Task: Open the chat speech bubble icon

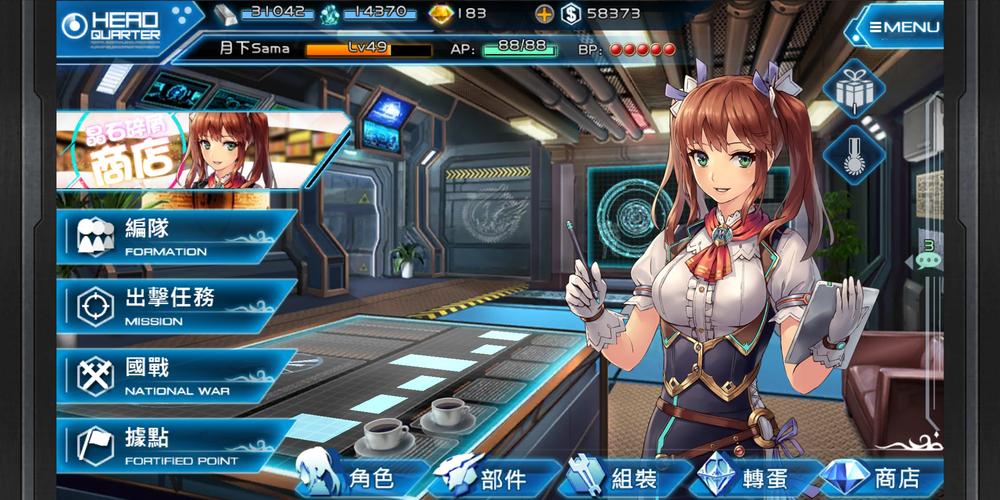Action: (928, 258)
